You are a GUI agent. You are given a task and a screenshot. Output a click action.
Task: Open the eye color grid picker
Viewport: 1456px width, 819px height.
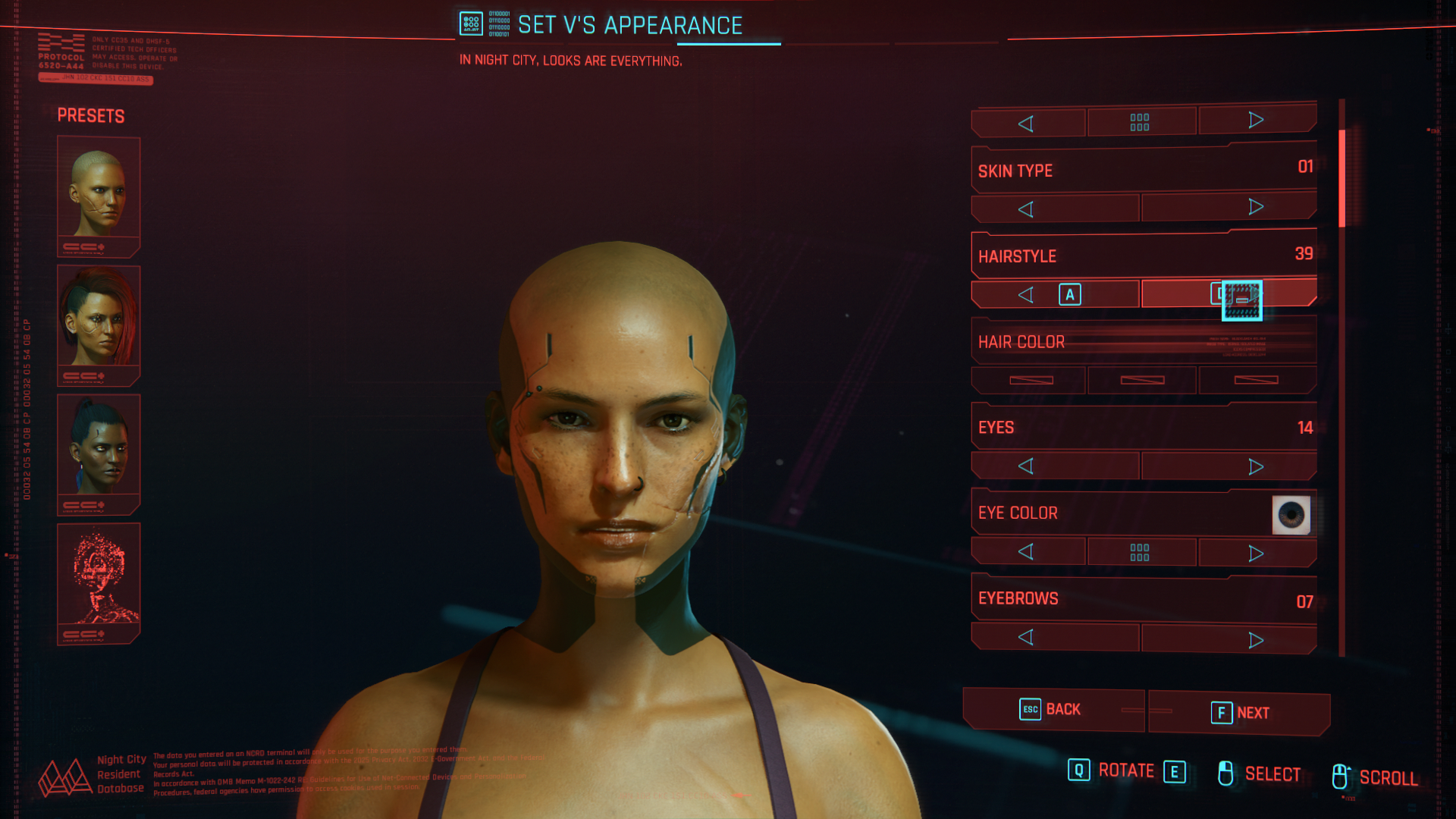click(x=1140, y=552)
